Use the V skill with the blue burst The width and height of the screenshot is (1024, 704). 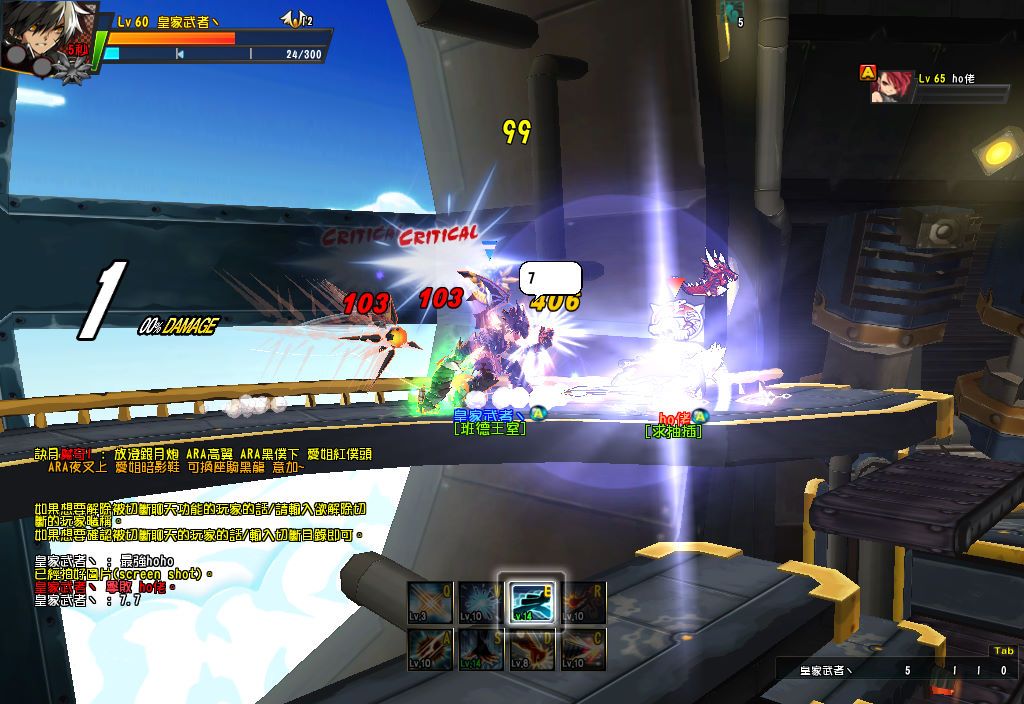[x=482, y=603]
